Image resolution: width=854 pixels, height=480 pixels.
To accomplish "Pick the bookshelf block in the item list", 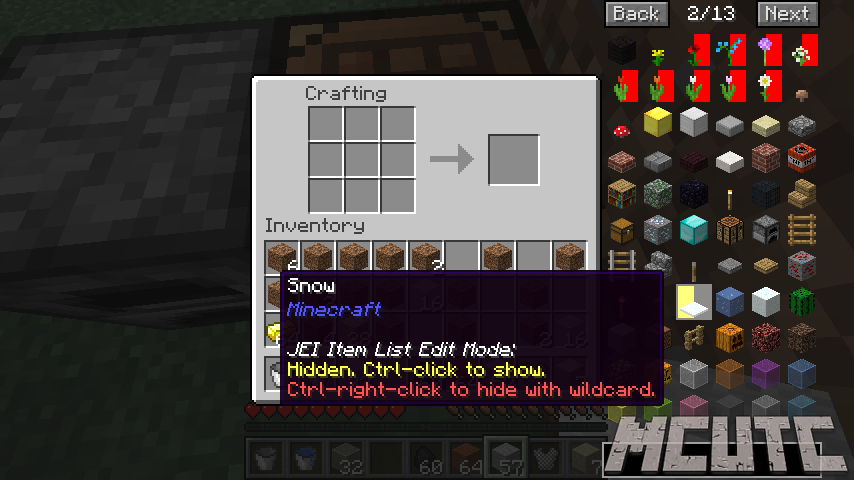I will pos(621,193).
